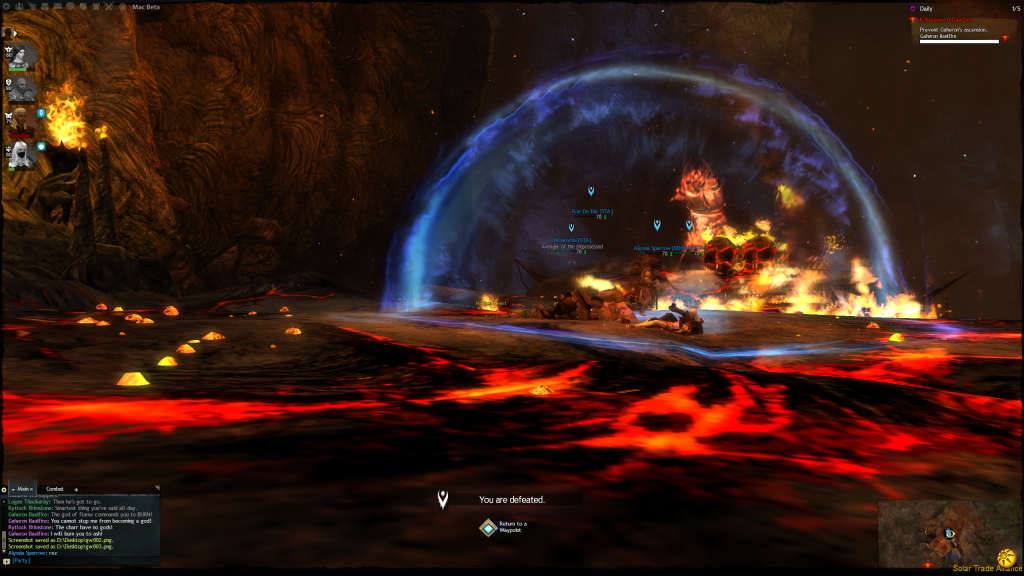
Task: Add a new chat tab with plus
Action: pos(77,489)
